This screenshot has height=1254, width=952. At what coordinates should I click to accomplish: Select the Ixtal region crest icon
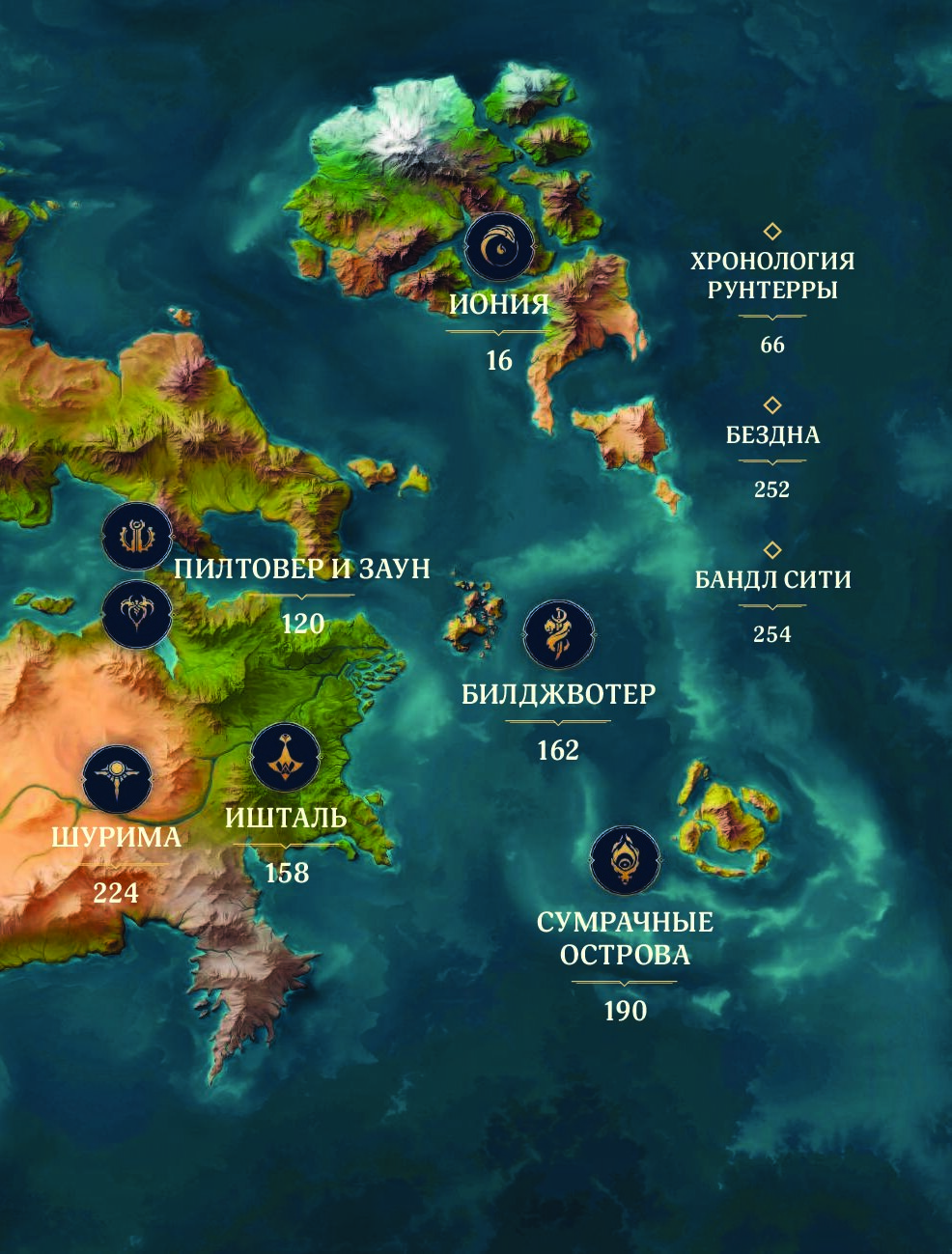click(285, 759)
